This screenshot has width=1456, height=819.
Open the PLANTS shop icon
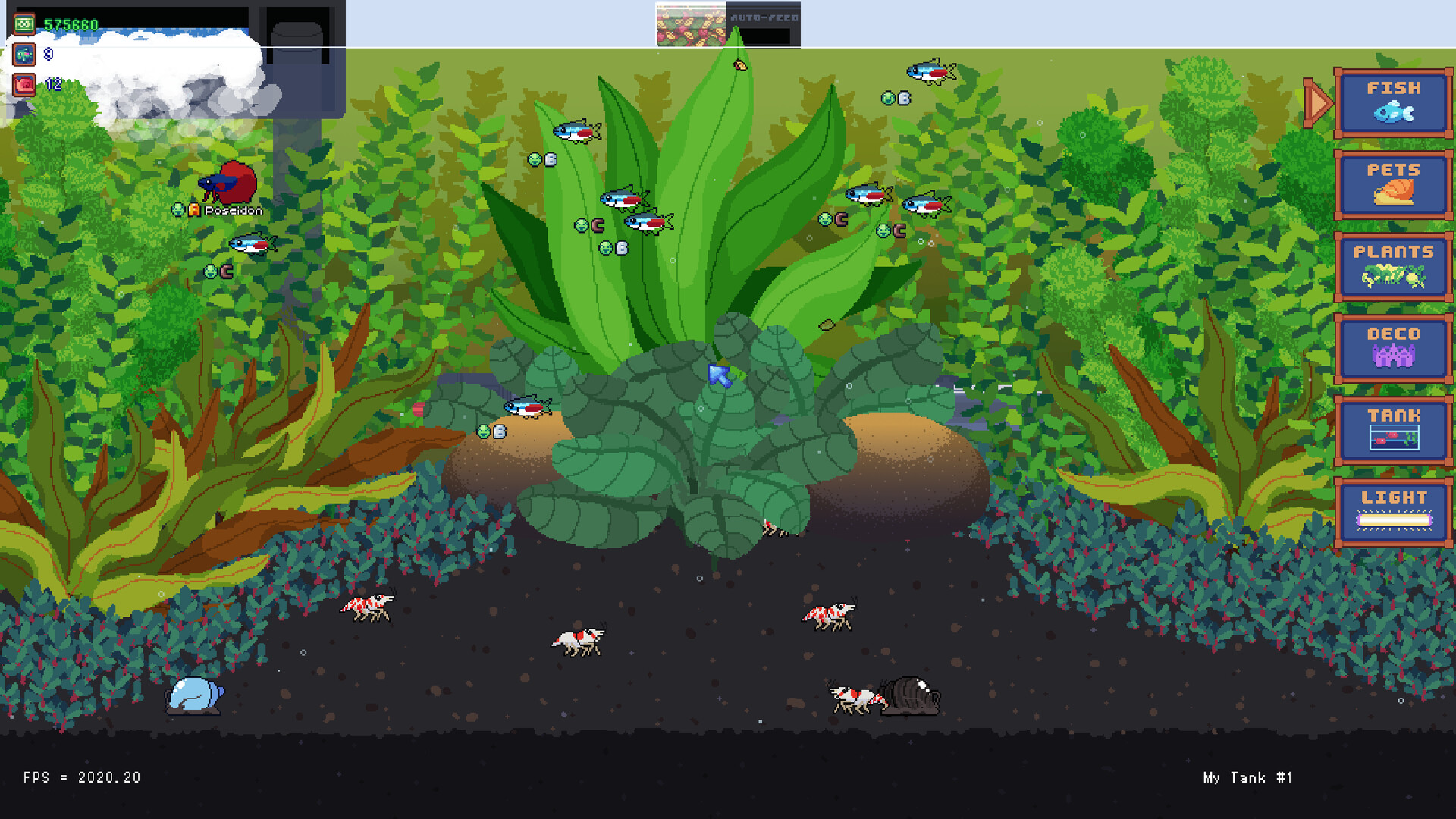(1394, 267)
